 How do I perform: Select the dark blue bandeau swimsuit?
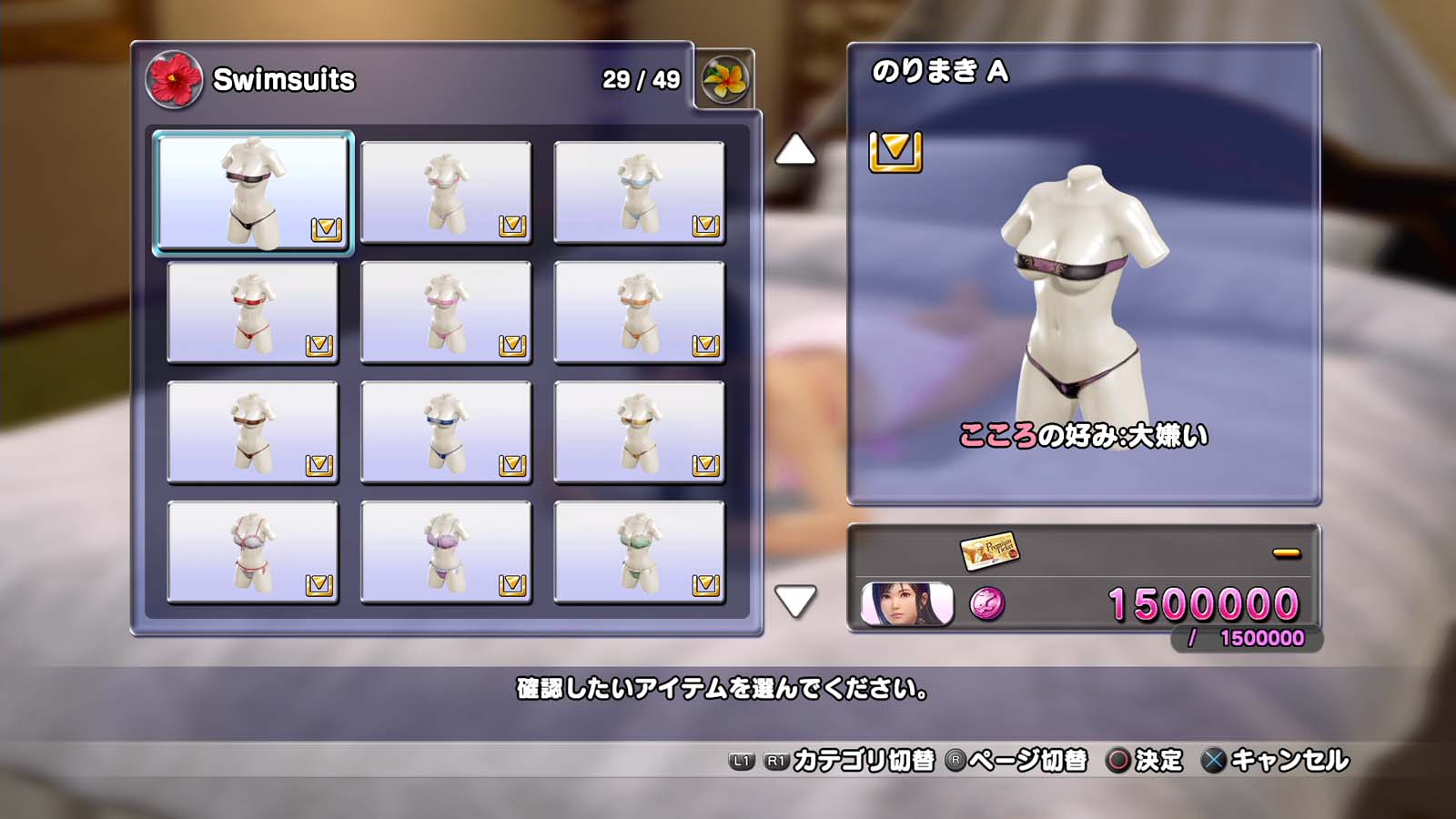point(446,432)
